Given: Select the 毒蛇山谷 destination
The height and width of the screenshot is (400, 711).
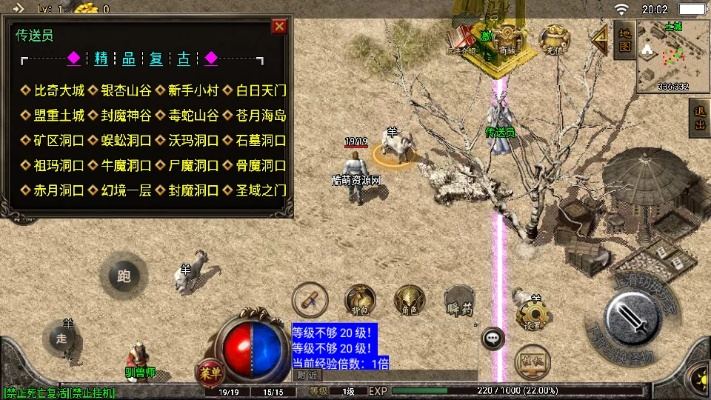Looking at the screenshot, I should pos(188,115).
